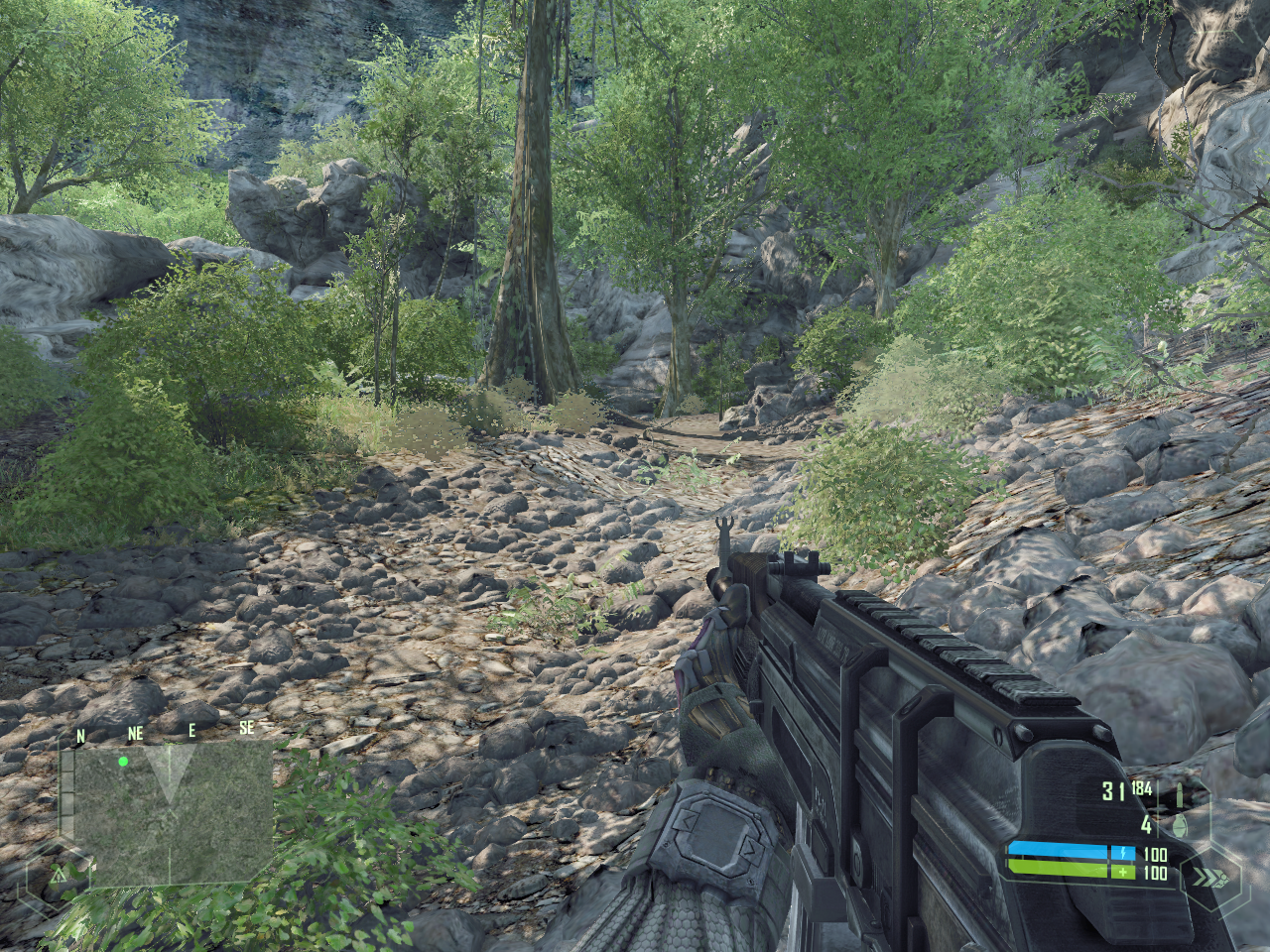Click the bullet ammo type icon

(1181, 793)
